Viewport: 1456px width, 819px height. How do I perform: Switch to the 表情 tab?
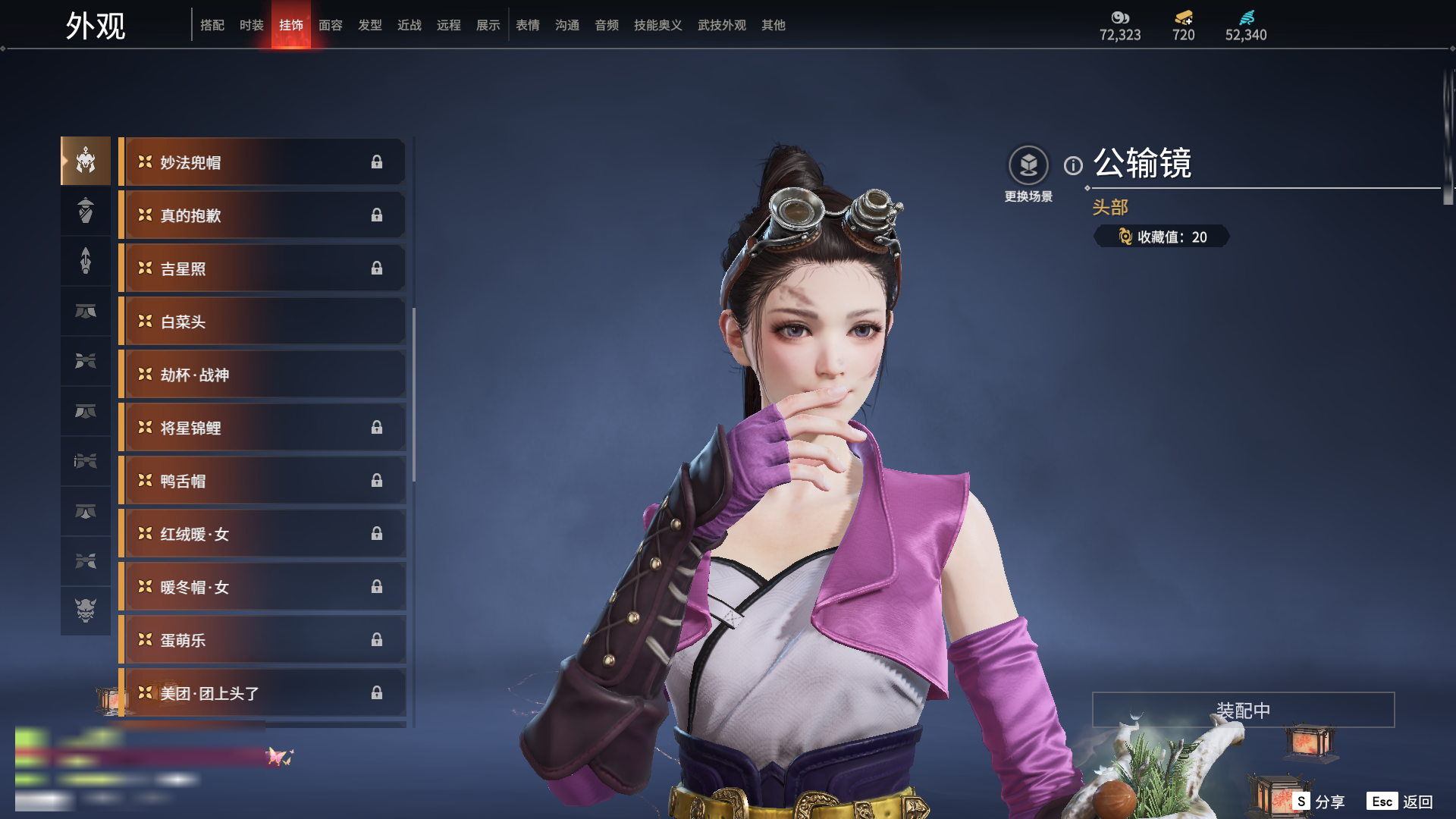click(x=528, y=25)
